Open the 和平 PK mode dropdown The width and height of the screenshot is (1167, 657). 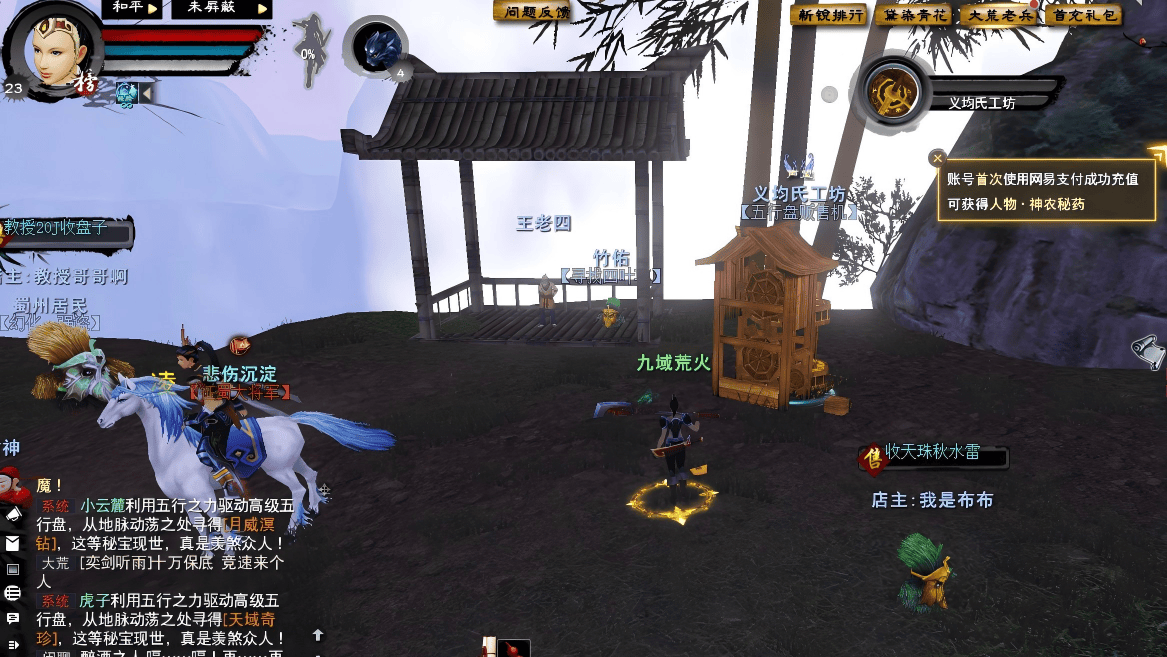point(133,8)
